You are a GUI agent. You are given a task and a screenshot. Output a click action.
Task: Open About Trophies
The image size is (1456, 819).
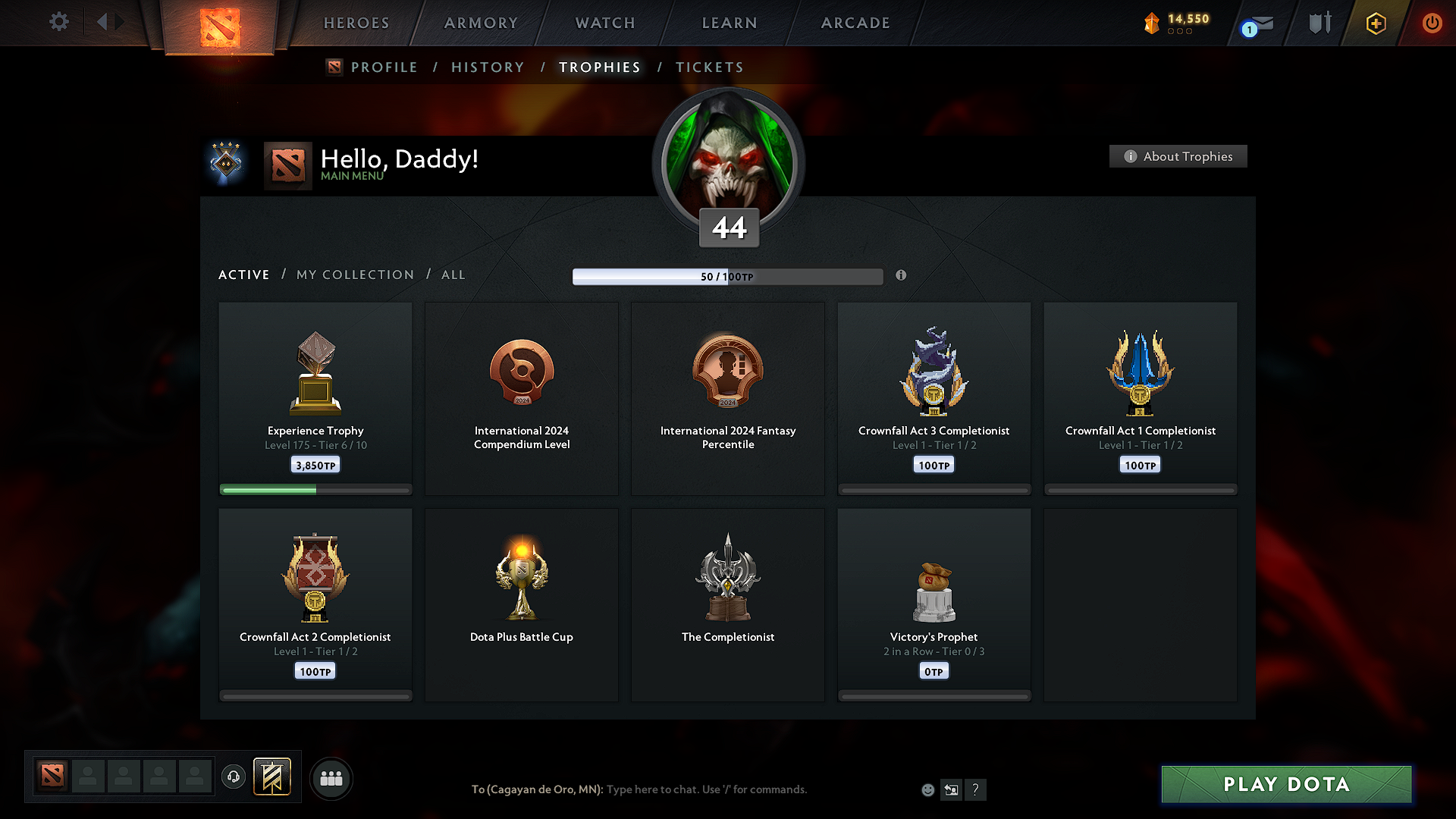pos(1178,156)
